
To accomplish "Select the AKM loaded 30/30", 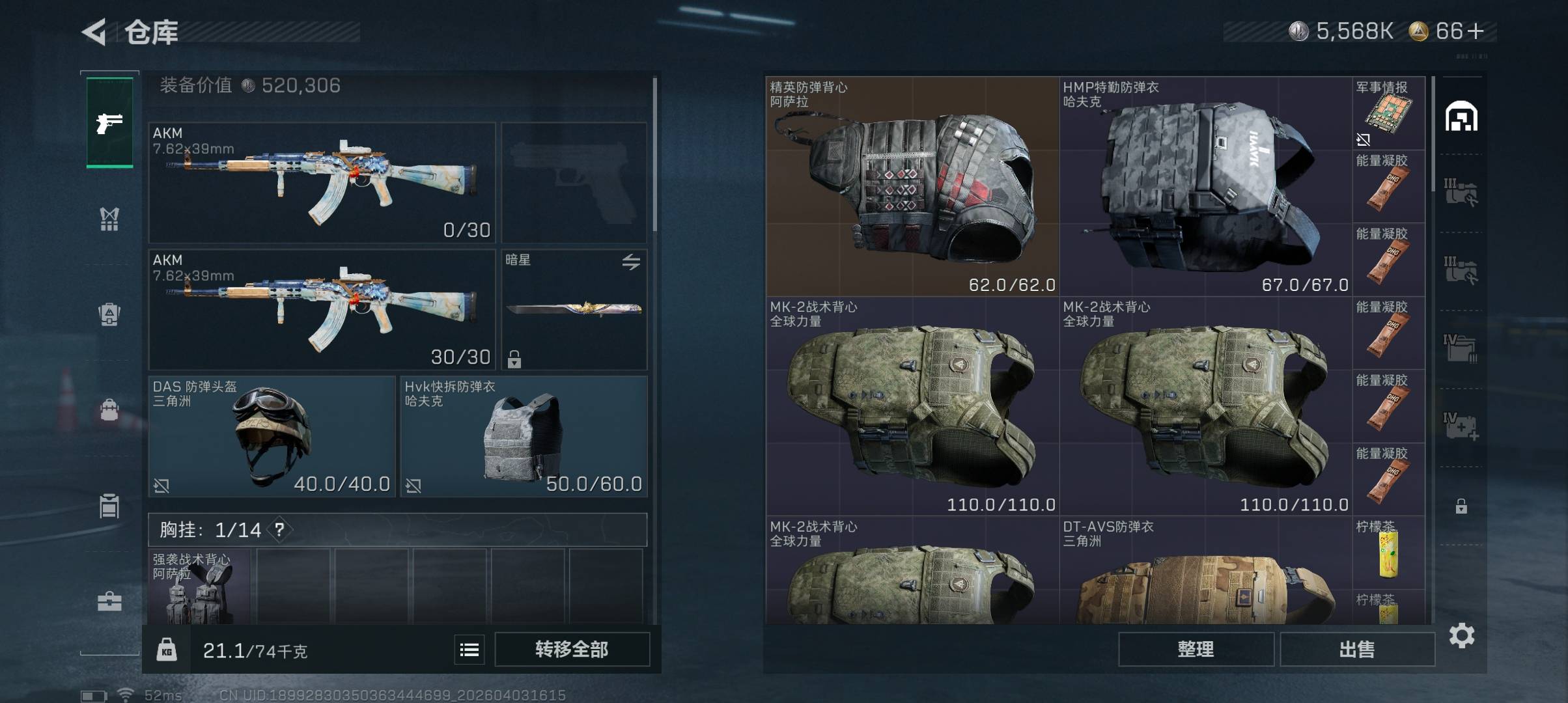I will pos(322,310).
